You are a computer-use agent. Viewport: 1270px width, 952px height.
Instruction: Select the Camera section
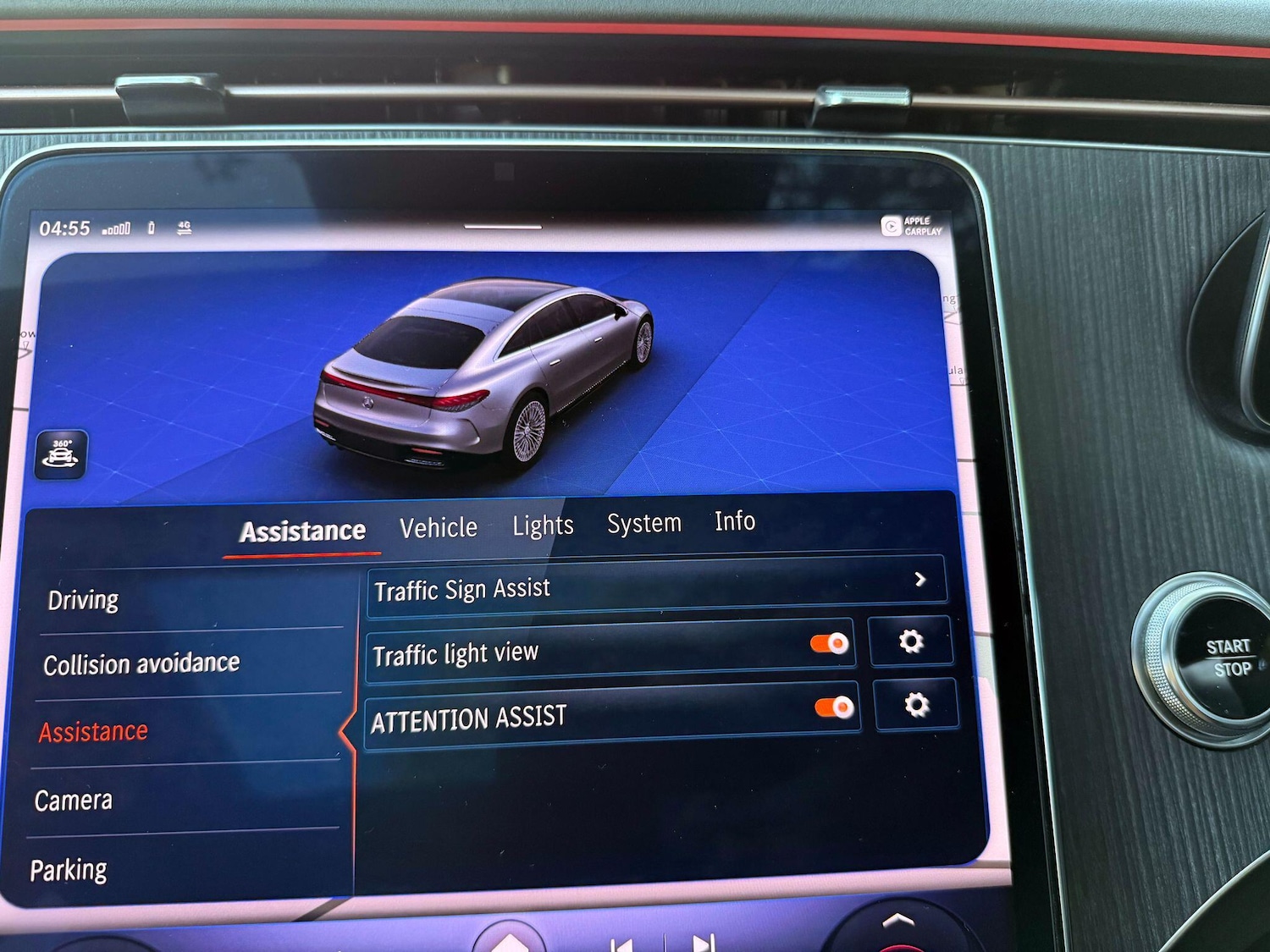[73, 799]
